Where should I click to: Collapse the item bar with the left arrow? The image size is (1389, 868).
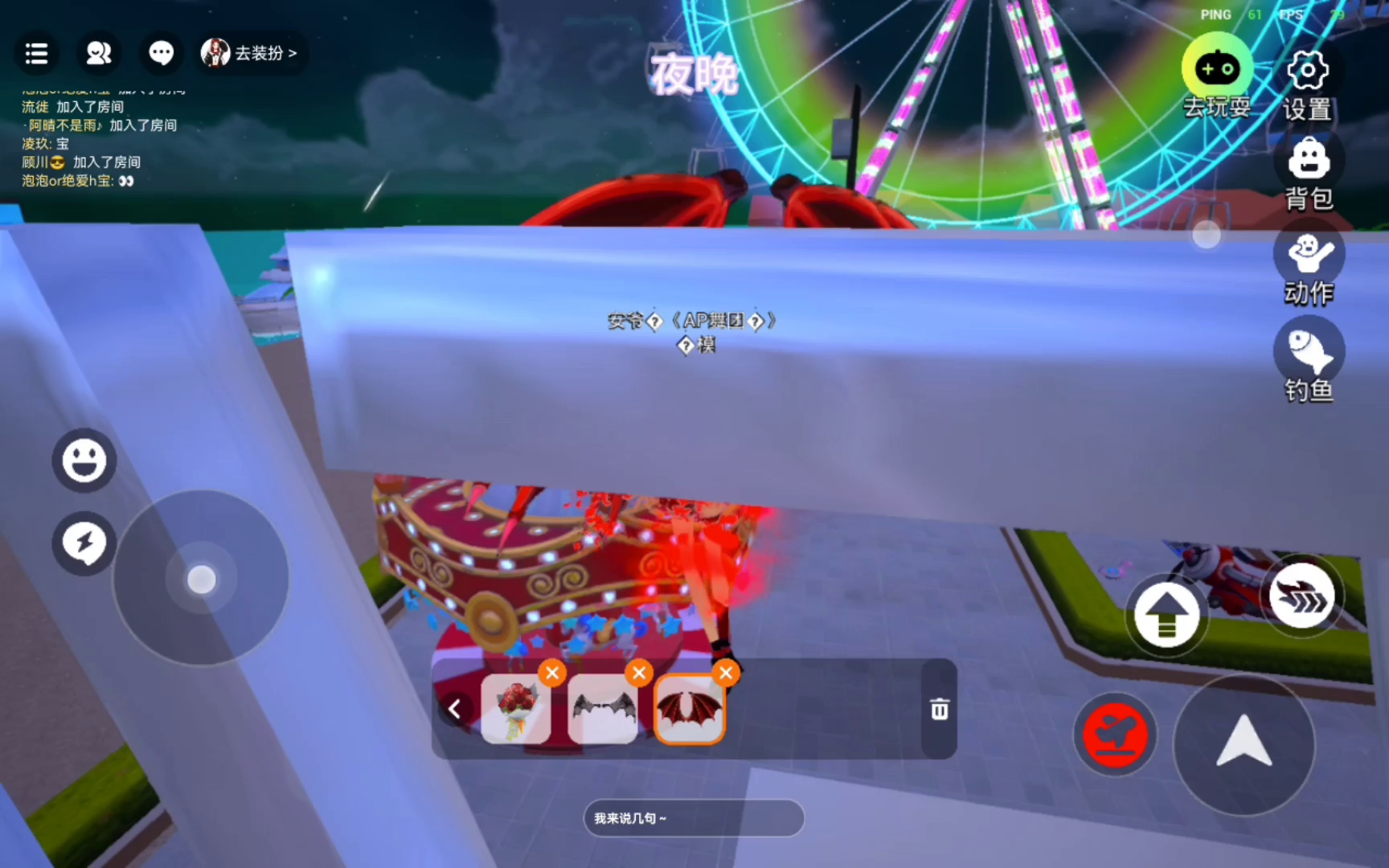455,709
